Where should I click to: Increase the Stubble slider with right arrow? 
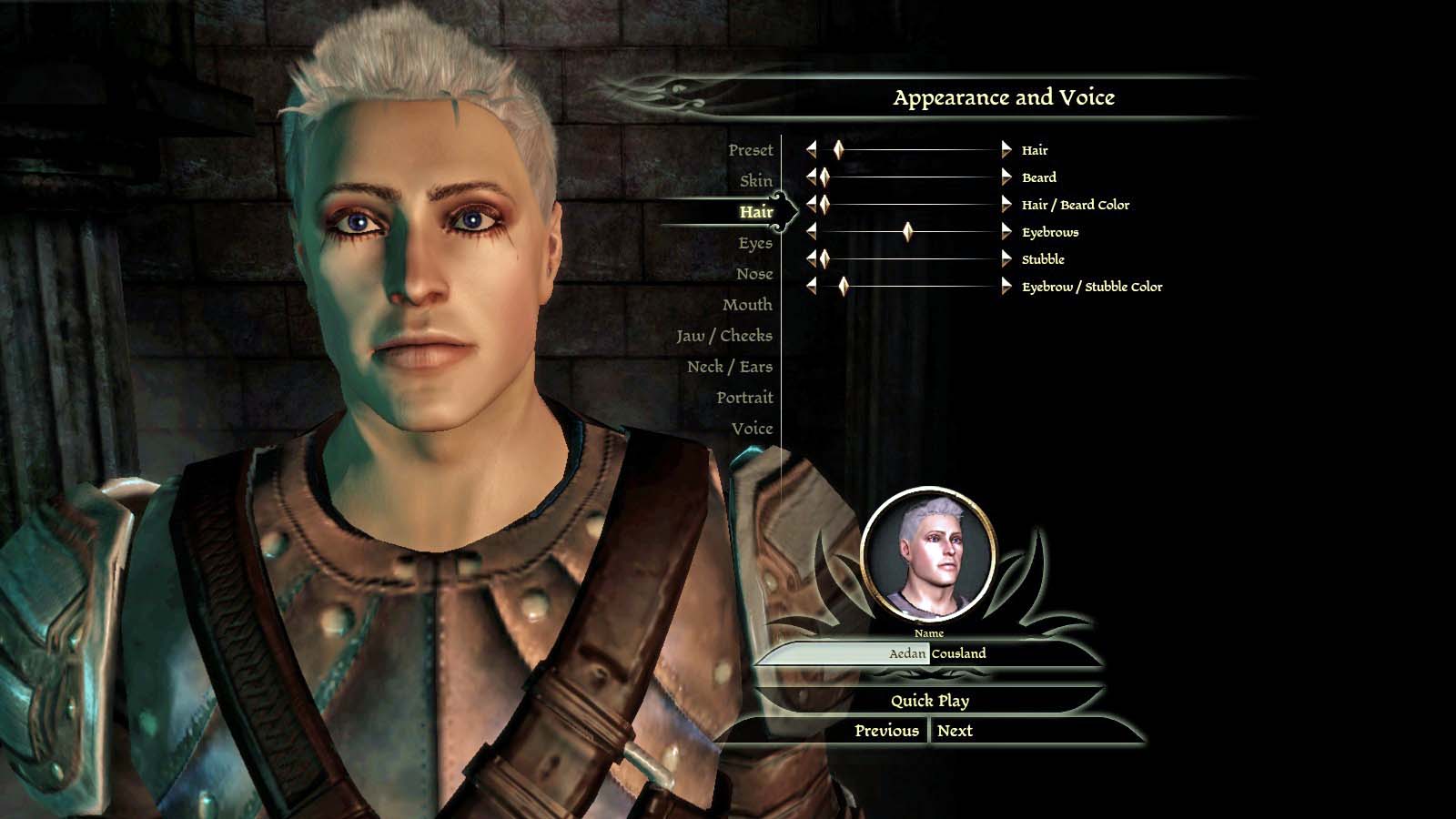coord(1006,259)
